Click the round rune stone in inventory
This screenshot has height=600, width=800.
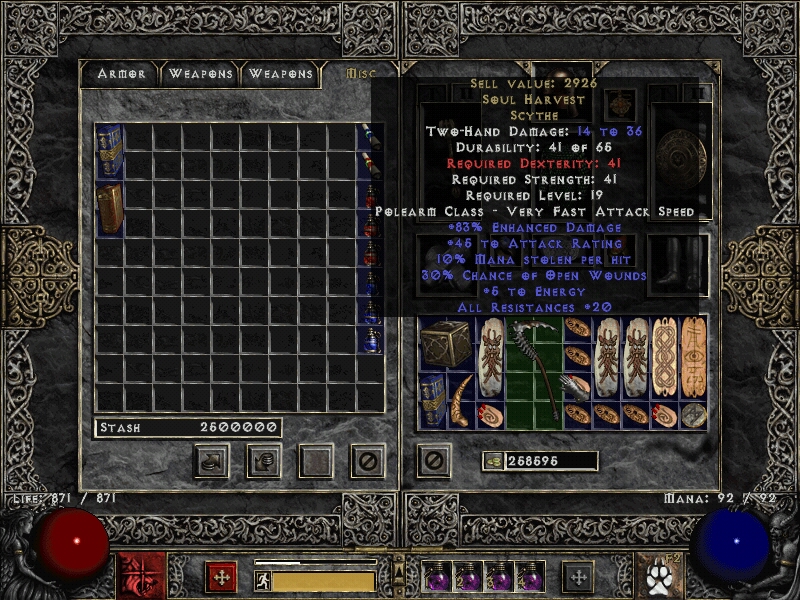point(693,415)
